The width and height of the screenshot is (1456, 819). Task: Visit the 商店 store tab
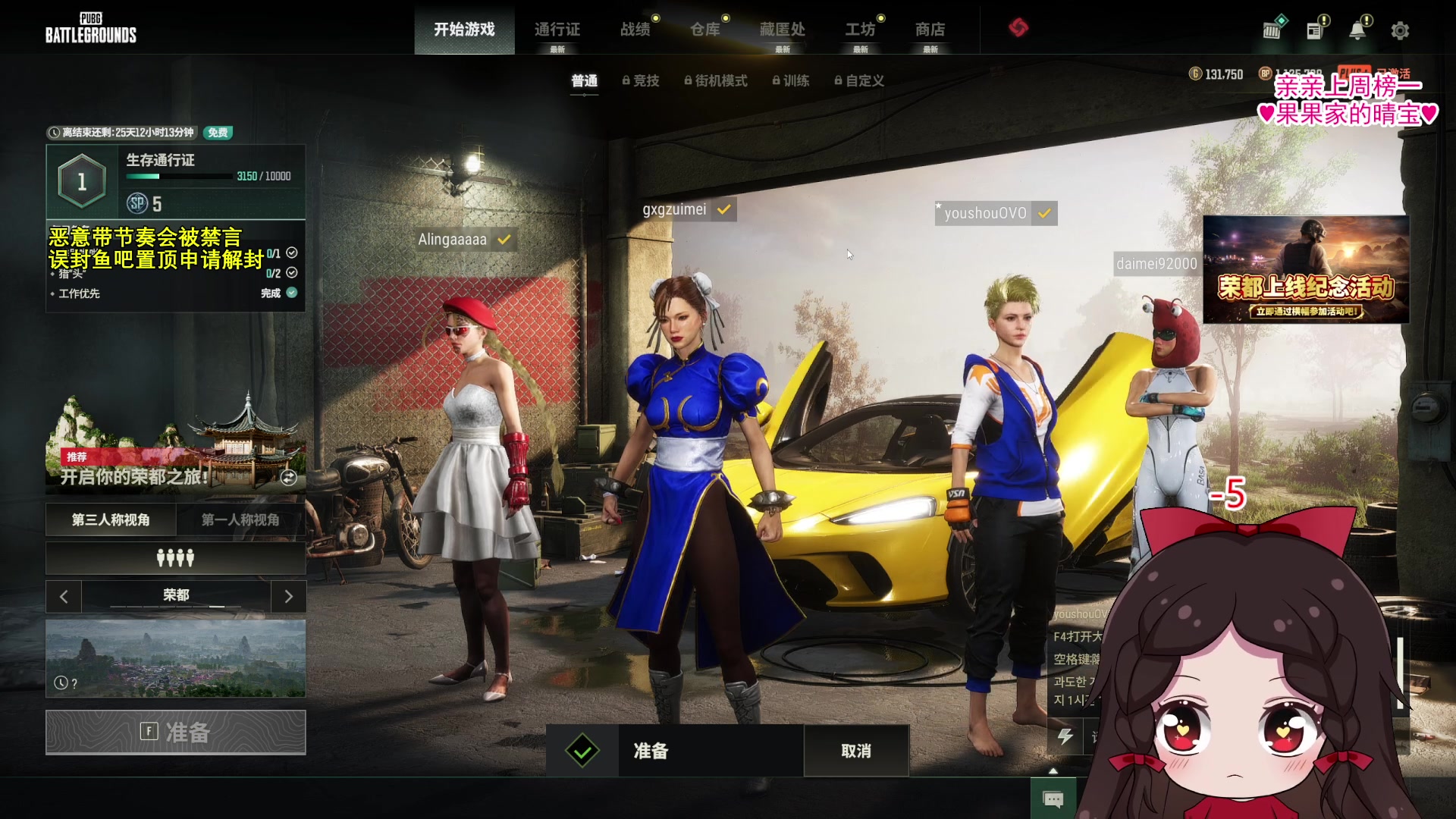[x=930, y=30]
